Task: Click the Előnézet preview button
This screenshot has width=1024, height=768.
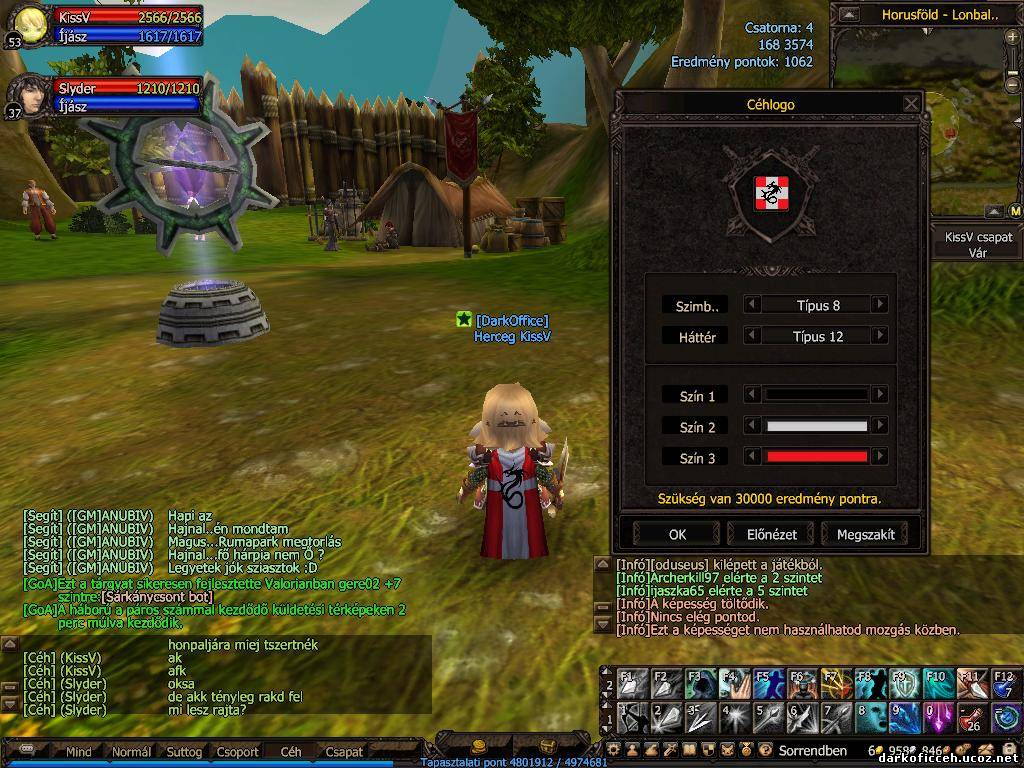Action: pos(769,534)
